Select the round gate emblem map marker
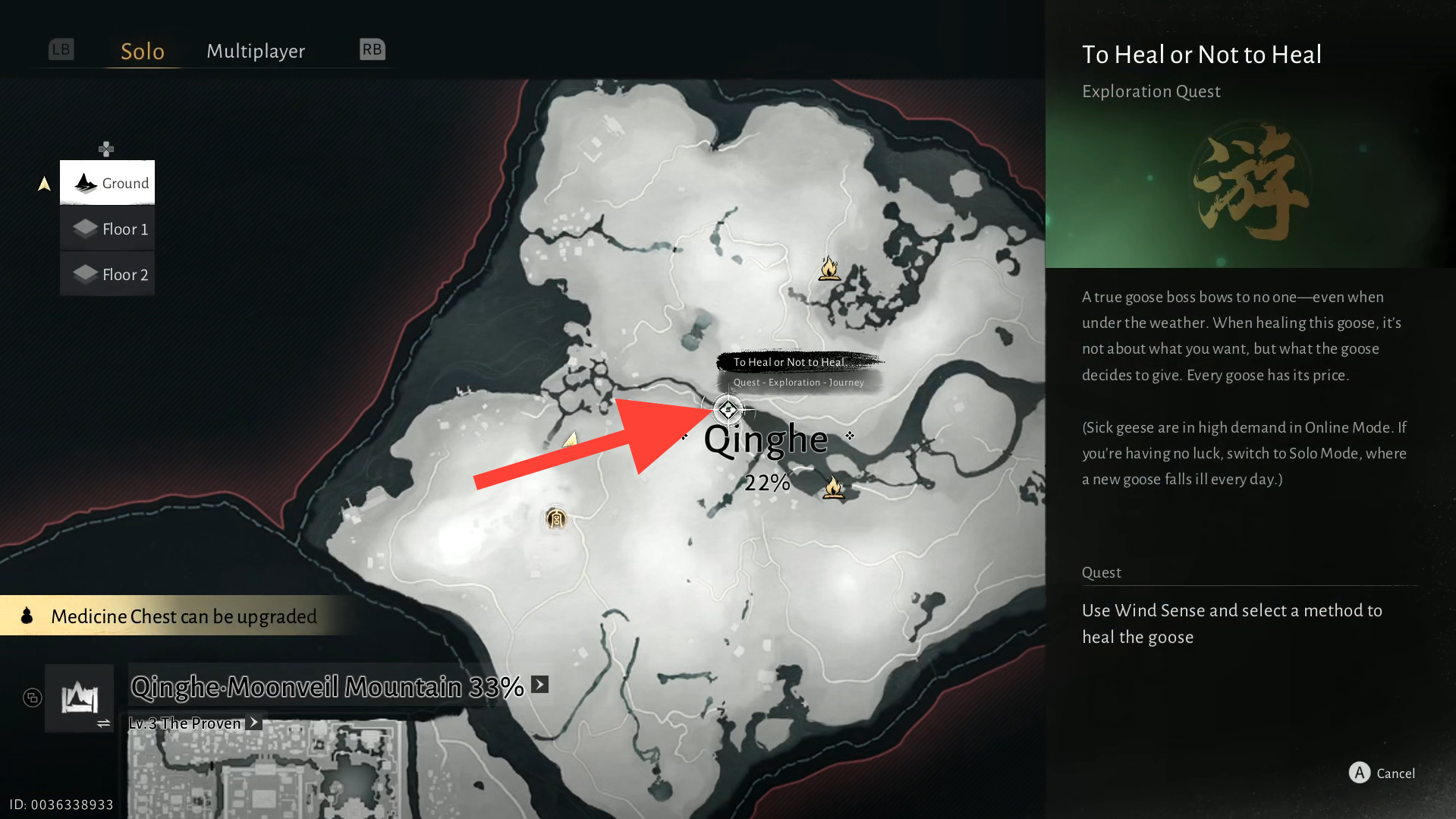 coord(556,519)
